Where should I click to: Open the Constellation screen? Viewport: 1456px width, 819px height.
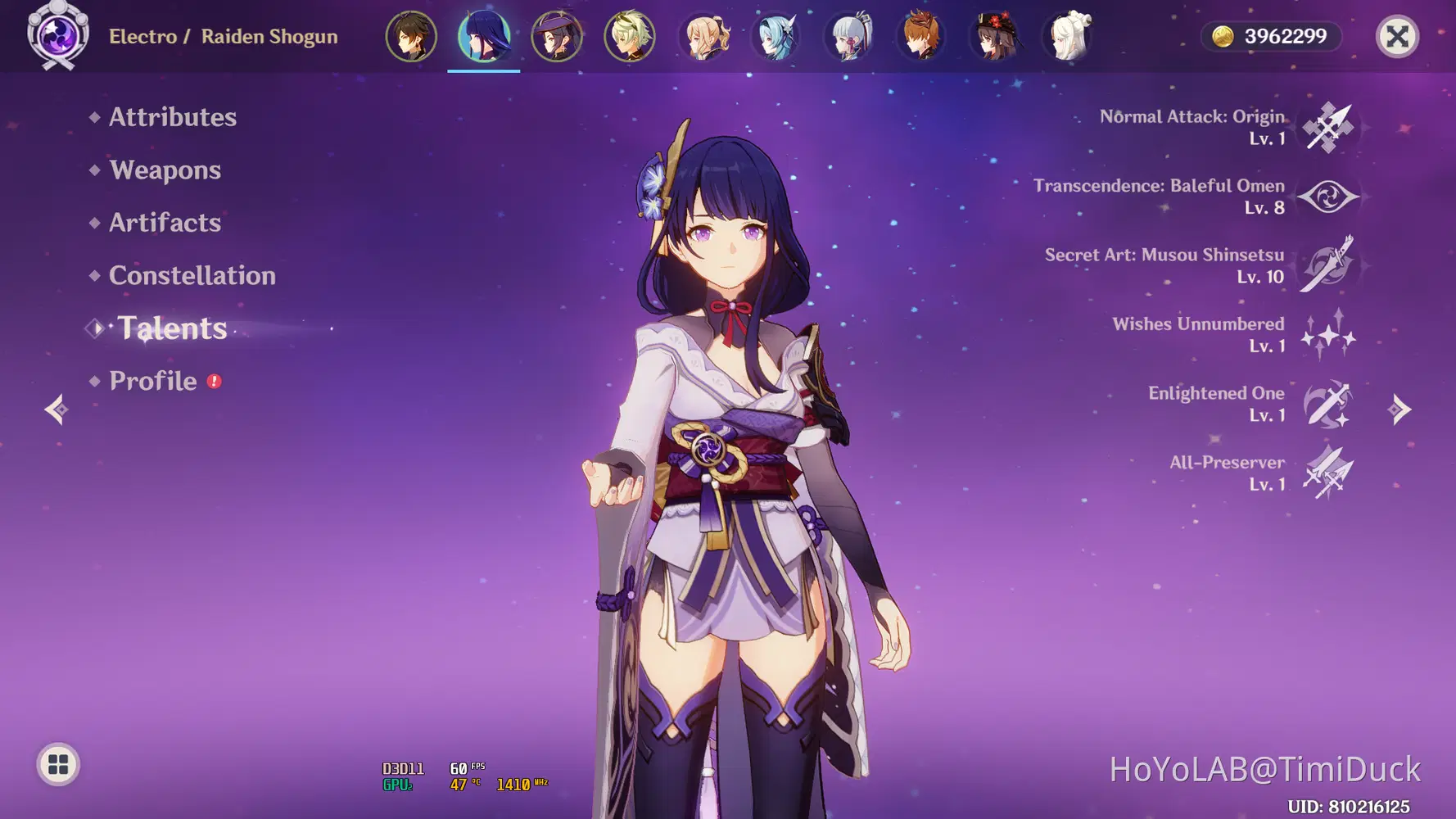point(192,276)
